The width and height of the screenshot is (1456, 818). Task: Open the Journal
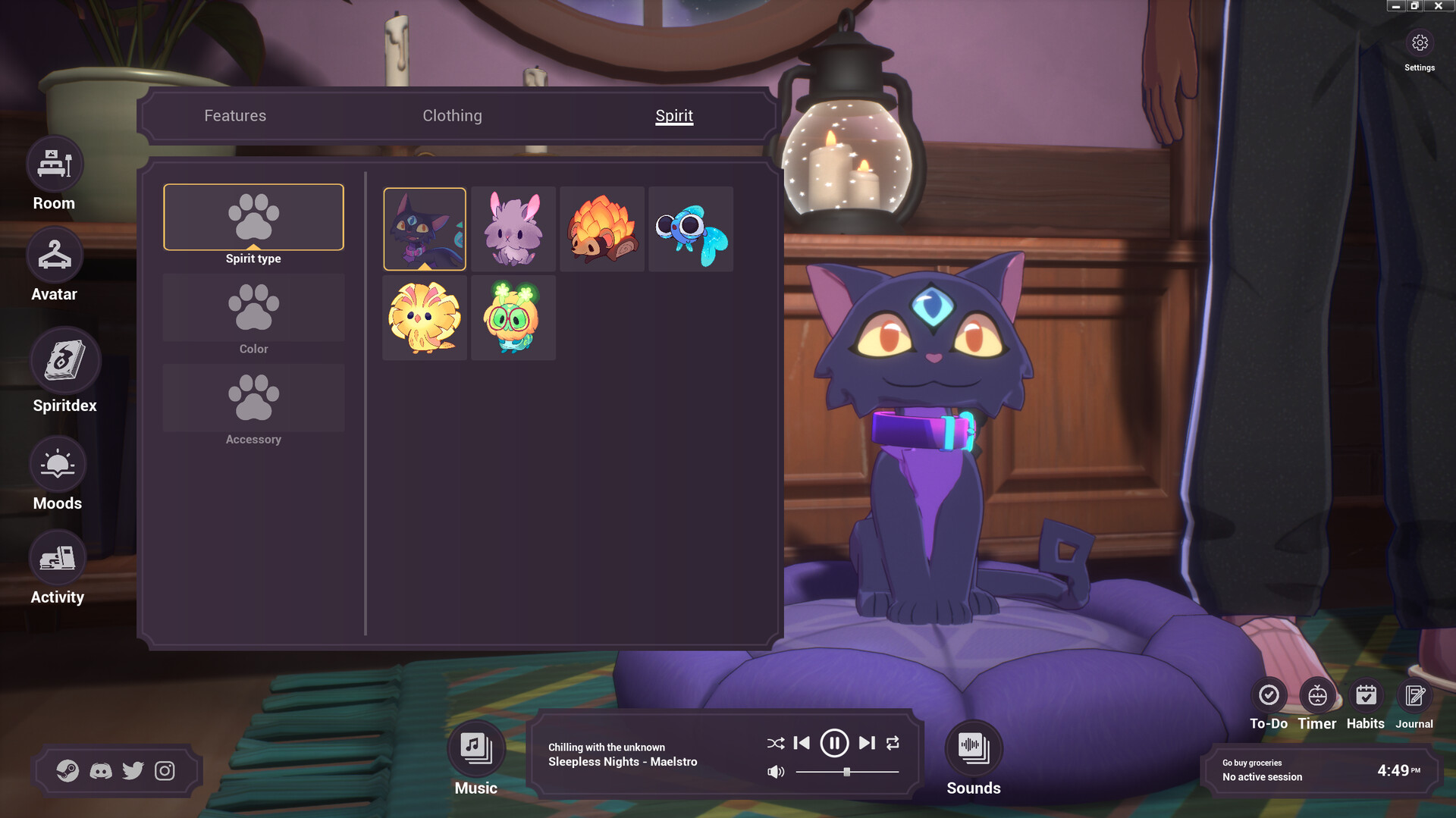click(1414, 693)
